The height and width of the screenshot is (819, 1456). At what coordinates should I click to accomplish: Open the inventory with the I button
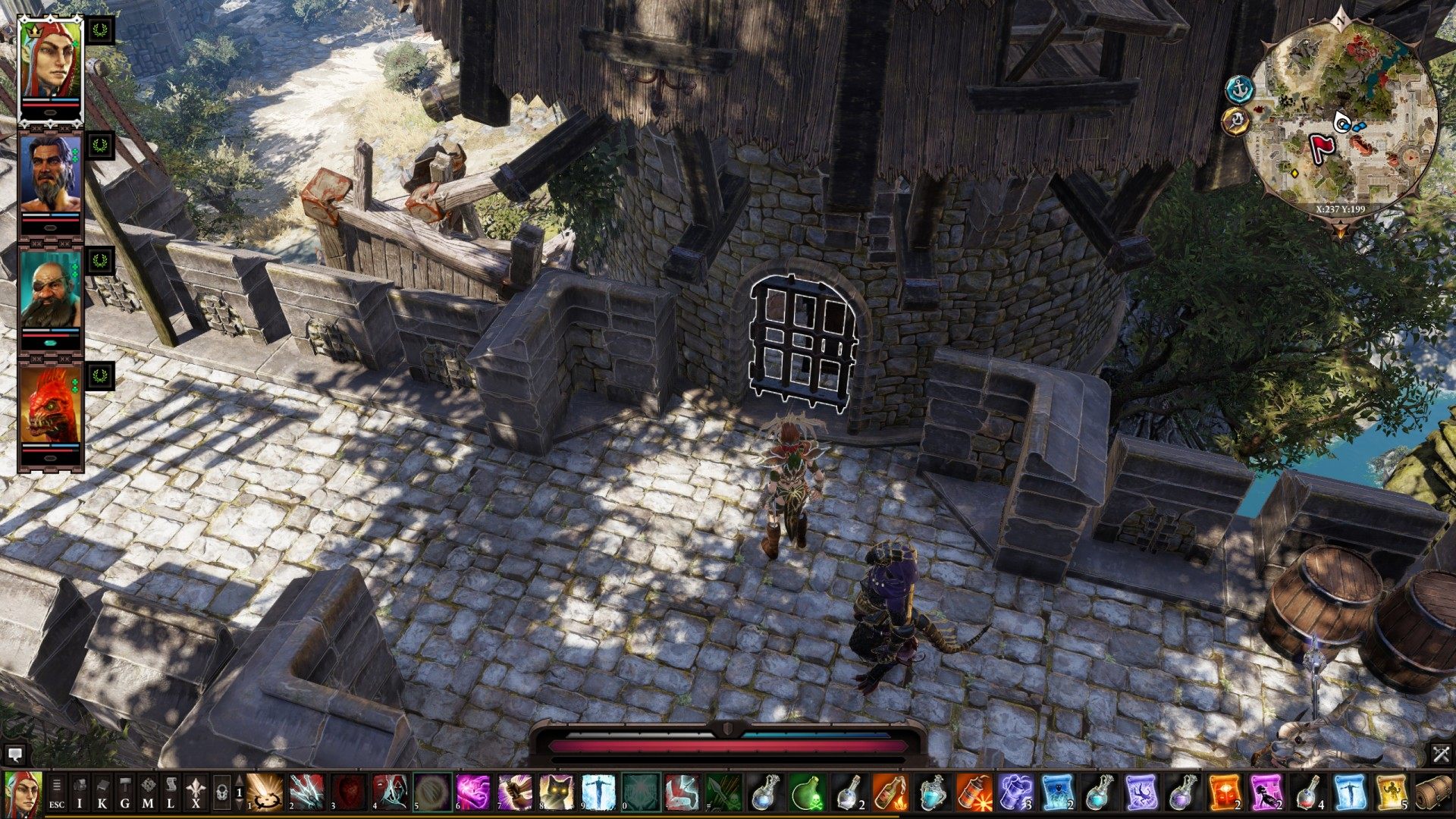[x=80, y=793]
